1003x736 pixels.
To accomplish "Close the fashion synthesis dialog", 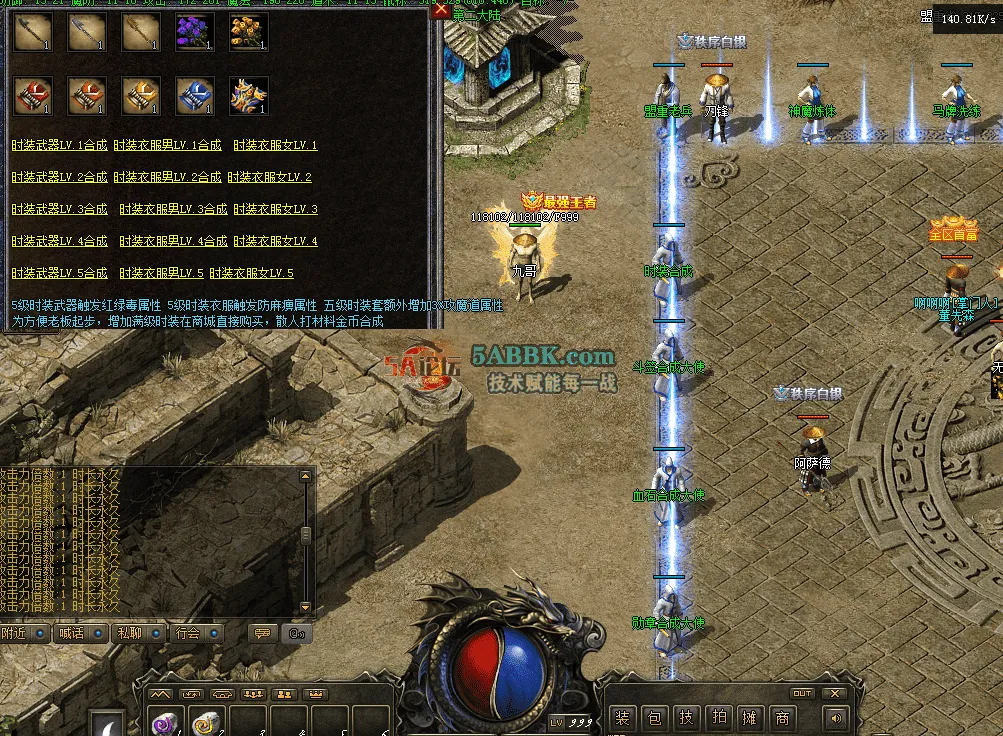I will click(441, 10).
